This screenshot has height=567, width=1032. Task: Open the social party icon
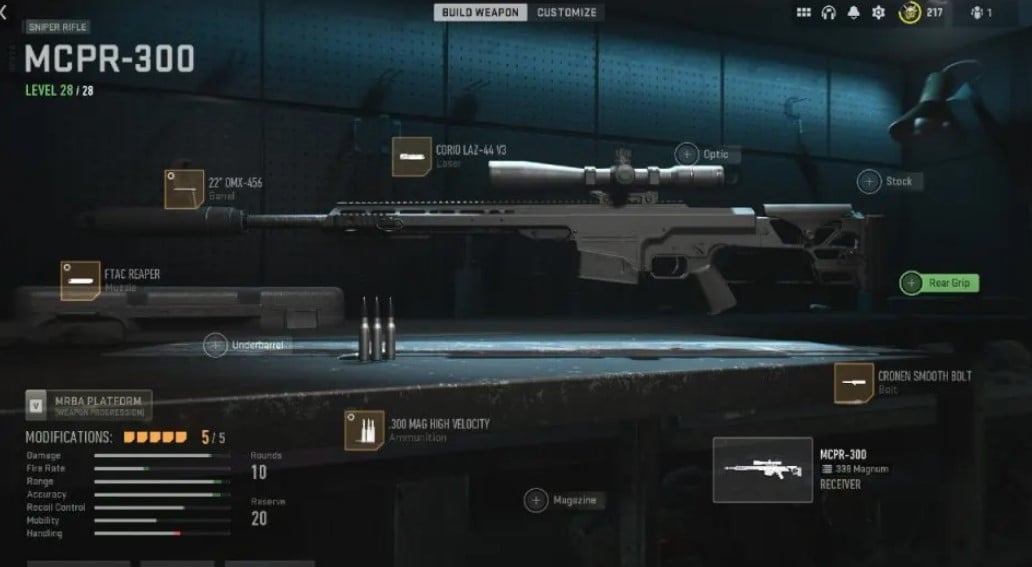point(979,13)
